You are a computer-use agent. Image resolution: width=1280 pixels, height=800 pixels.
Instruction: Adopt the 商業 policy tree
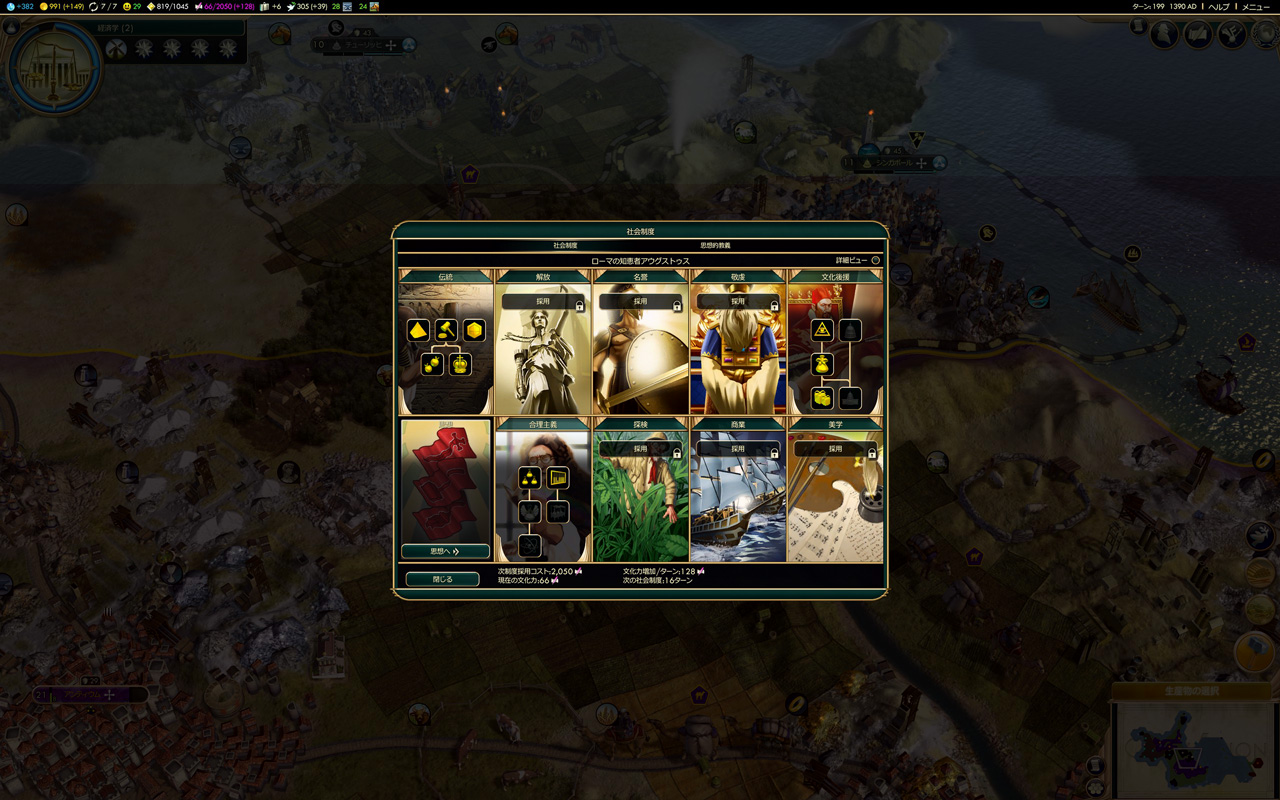[737, 449]
